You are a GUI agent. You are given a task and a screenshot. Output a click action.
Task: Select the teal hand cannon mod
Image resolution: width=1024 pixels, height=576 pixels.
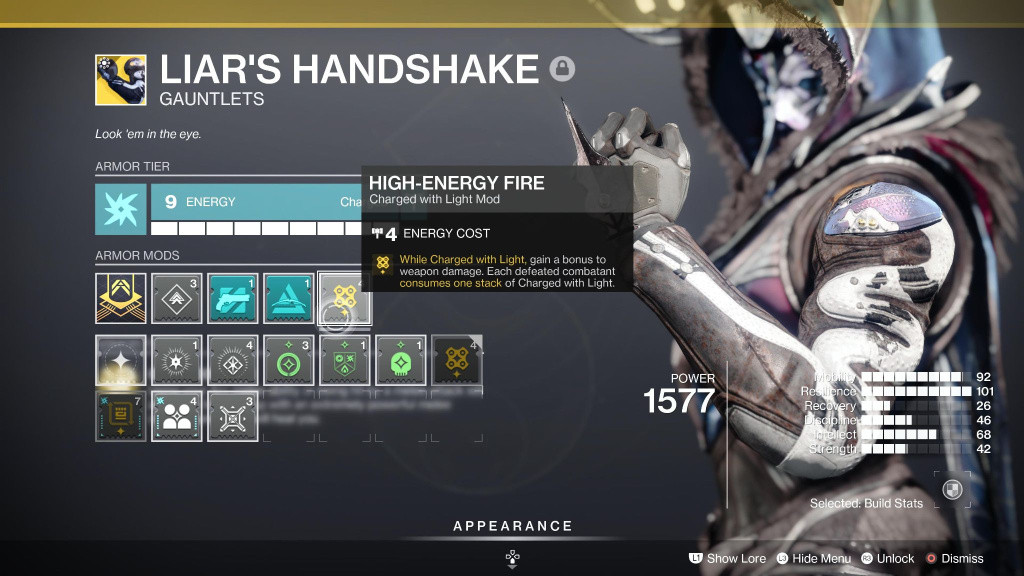pyautogui.click(x=233, y=298)
